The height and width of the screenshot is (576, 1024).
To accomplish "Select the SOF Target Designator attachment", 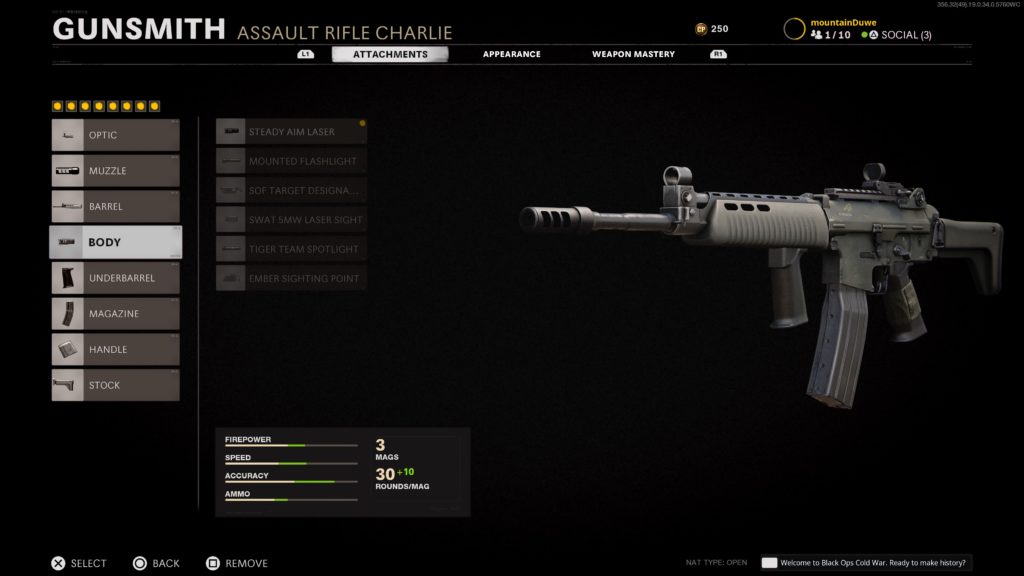I will click(x=291, y=190).
